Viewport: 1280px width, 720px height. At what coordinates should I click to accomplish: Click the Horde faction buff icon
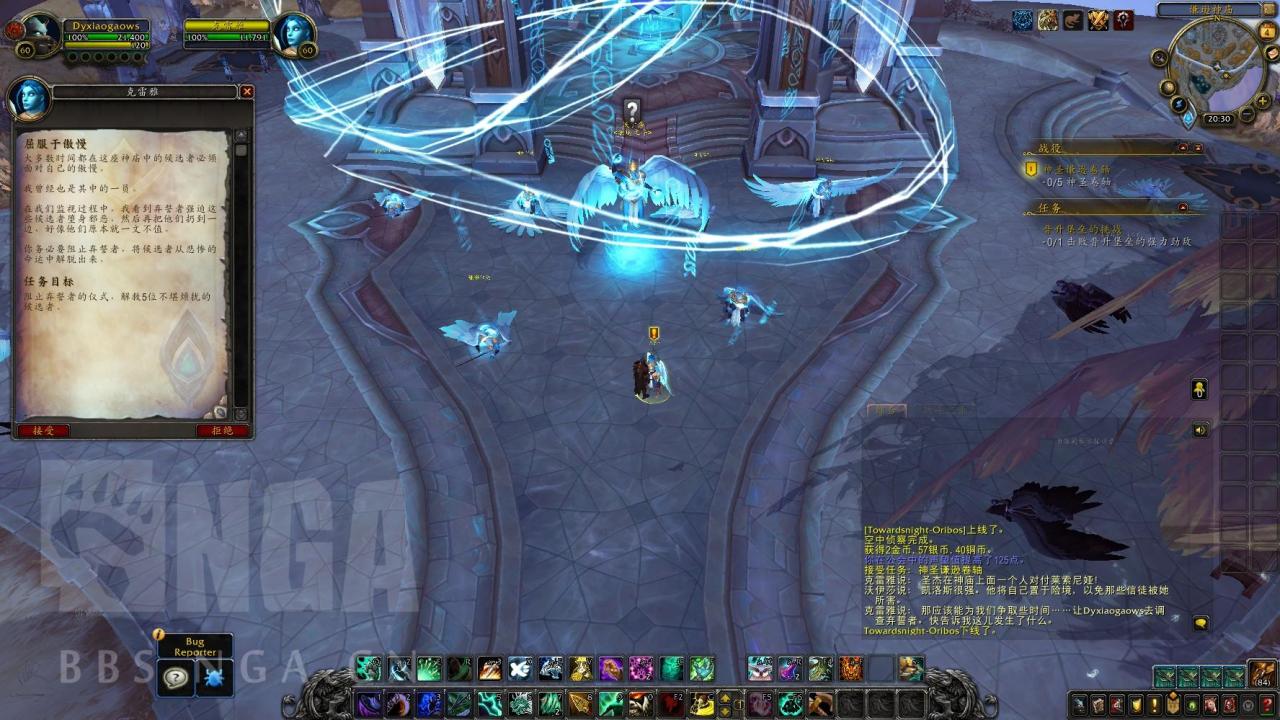point(1124,20)
